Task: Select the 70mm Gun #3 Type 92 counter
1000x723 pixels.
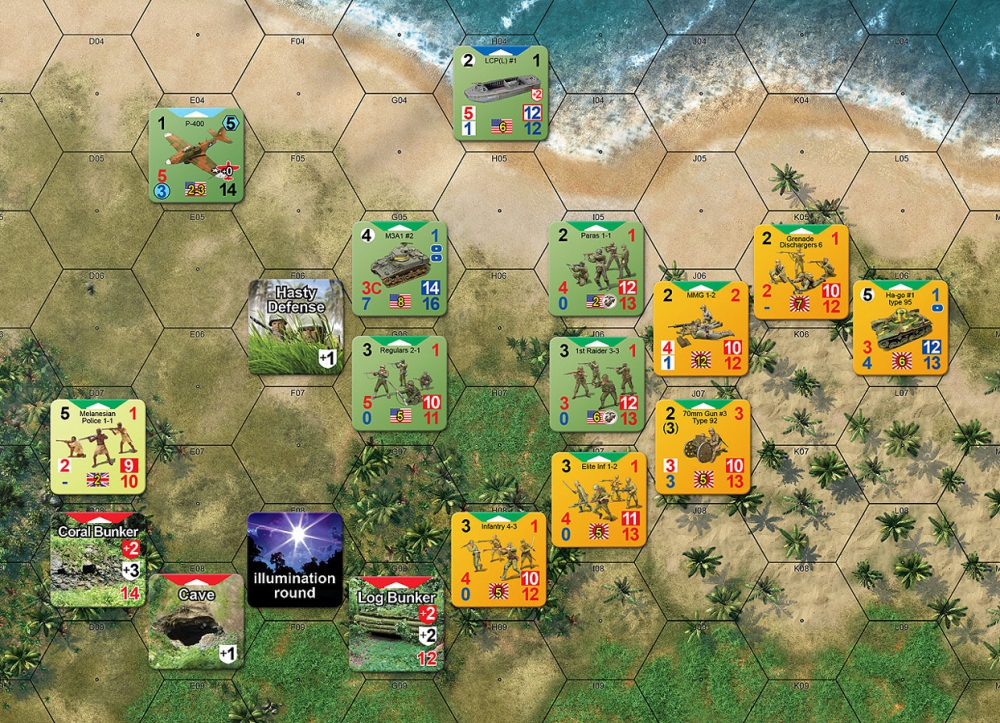Action: tap(703, 447)
